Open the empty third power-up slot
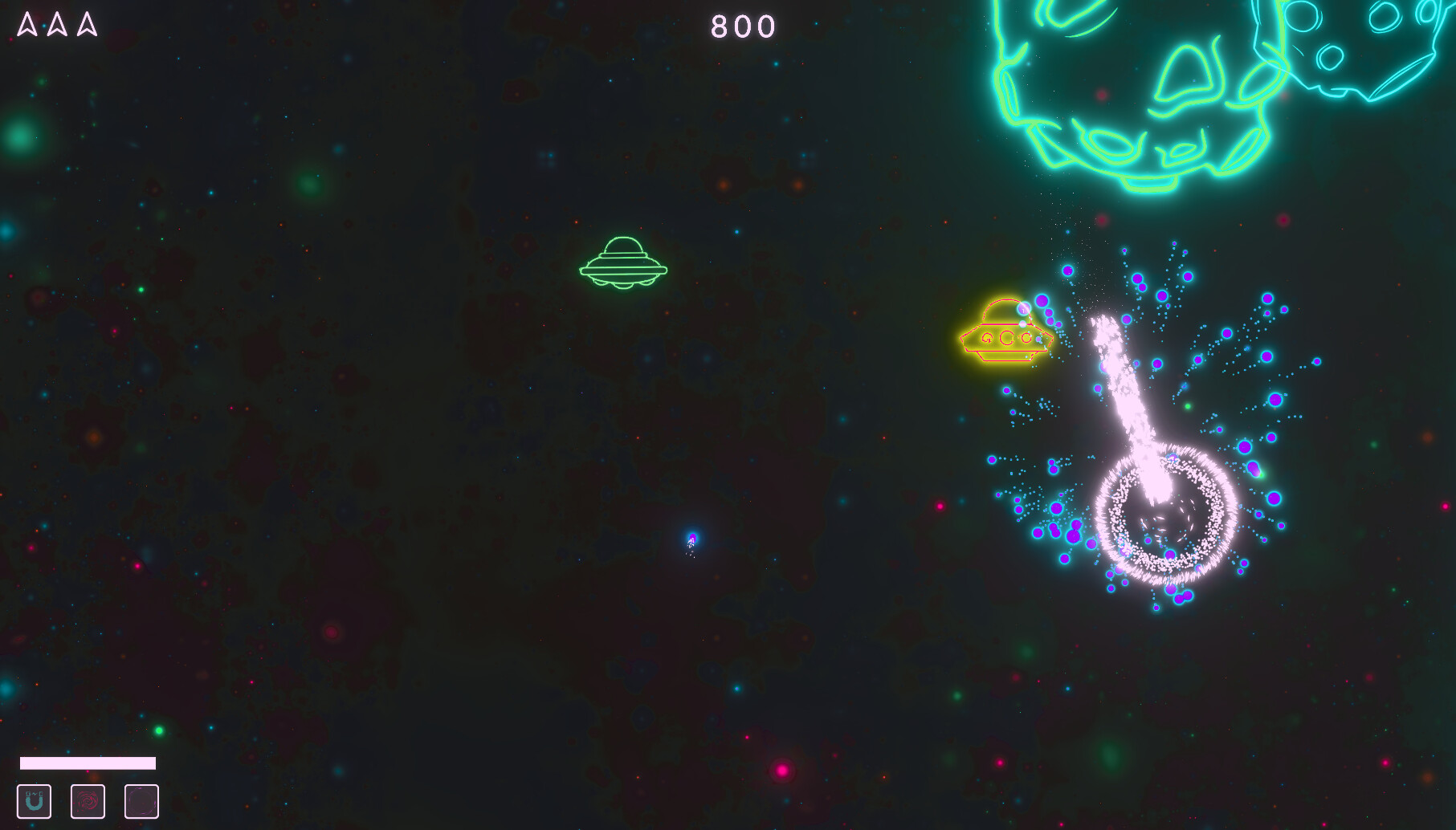The image size is (1456, 830). [141, 800]
